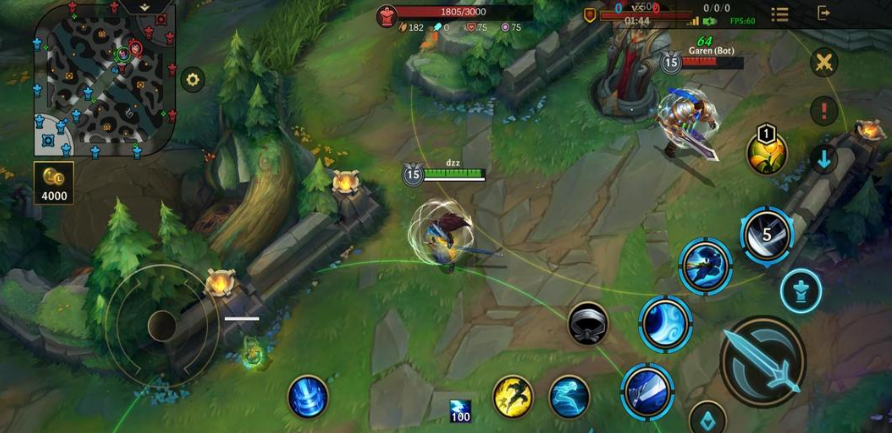This screenshot has width=892, height=433.
Task: Click the minimap
Action: (103, 78)
